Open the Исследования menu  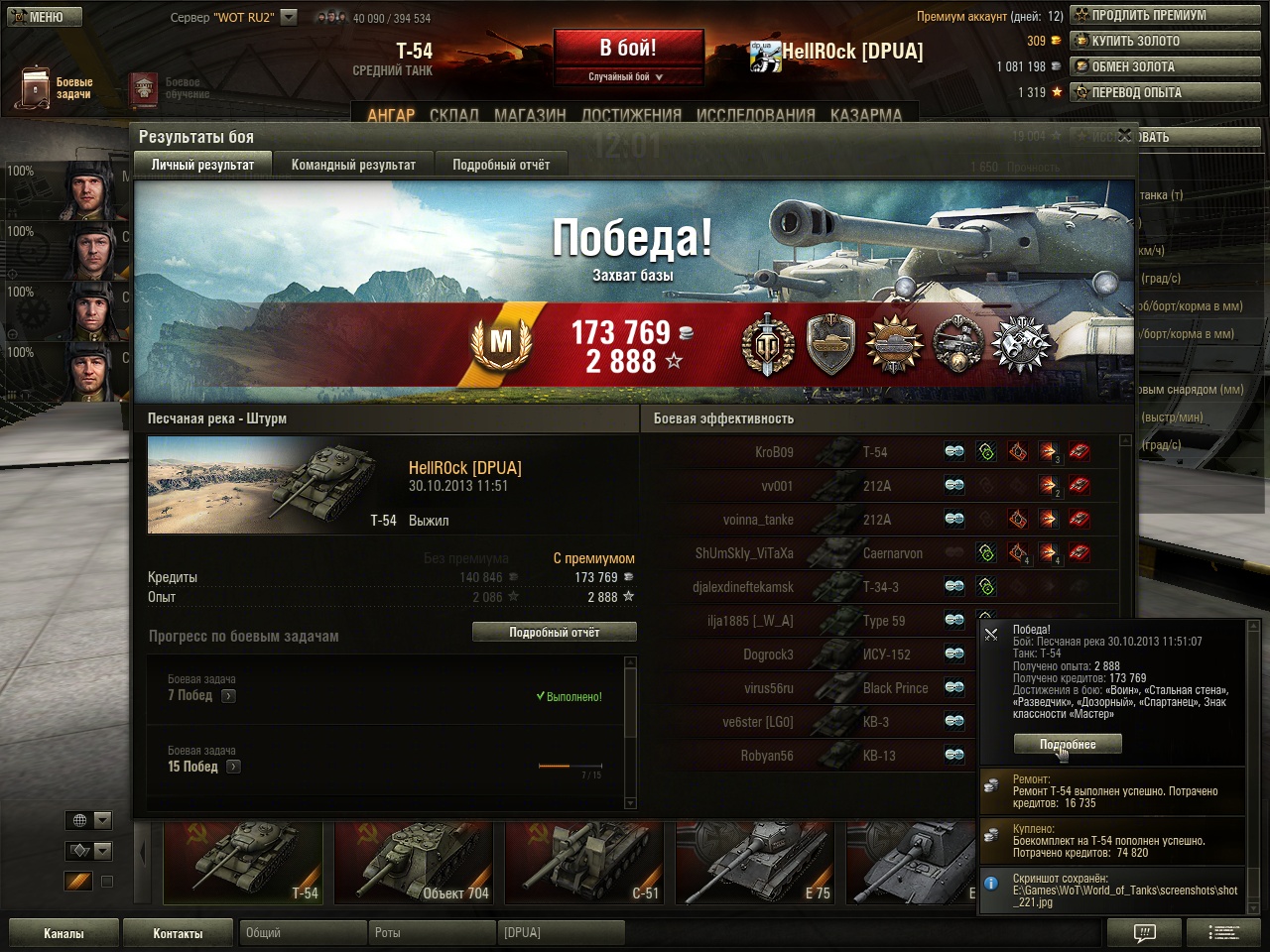(x=755, y=115)
